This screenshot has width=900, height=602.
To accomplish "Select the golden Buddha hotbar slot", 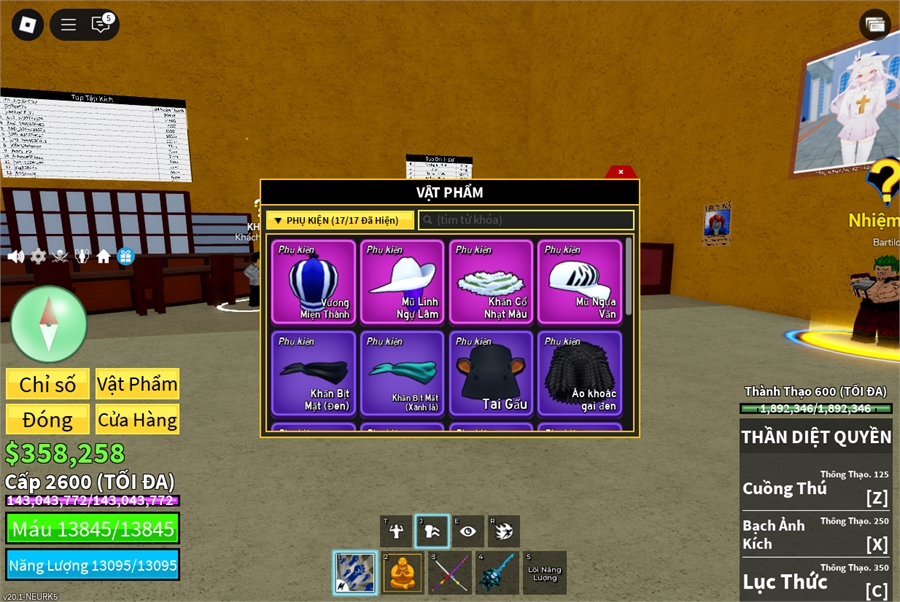I will [402, 573].
